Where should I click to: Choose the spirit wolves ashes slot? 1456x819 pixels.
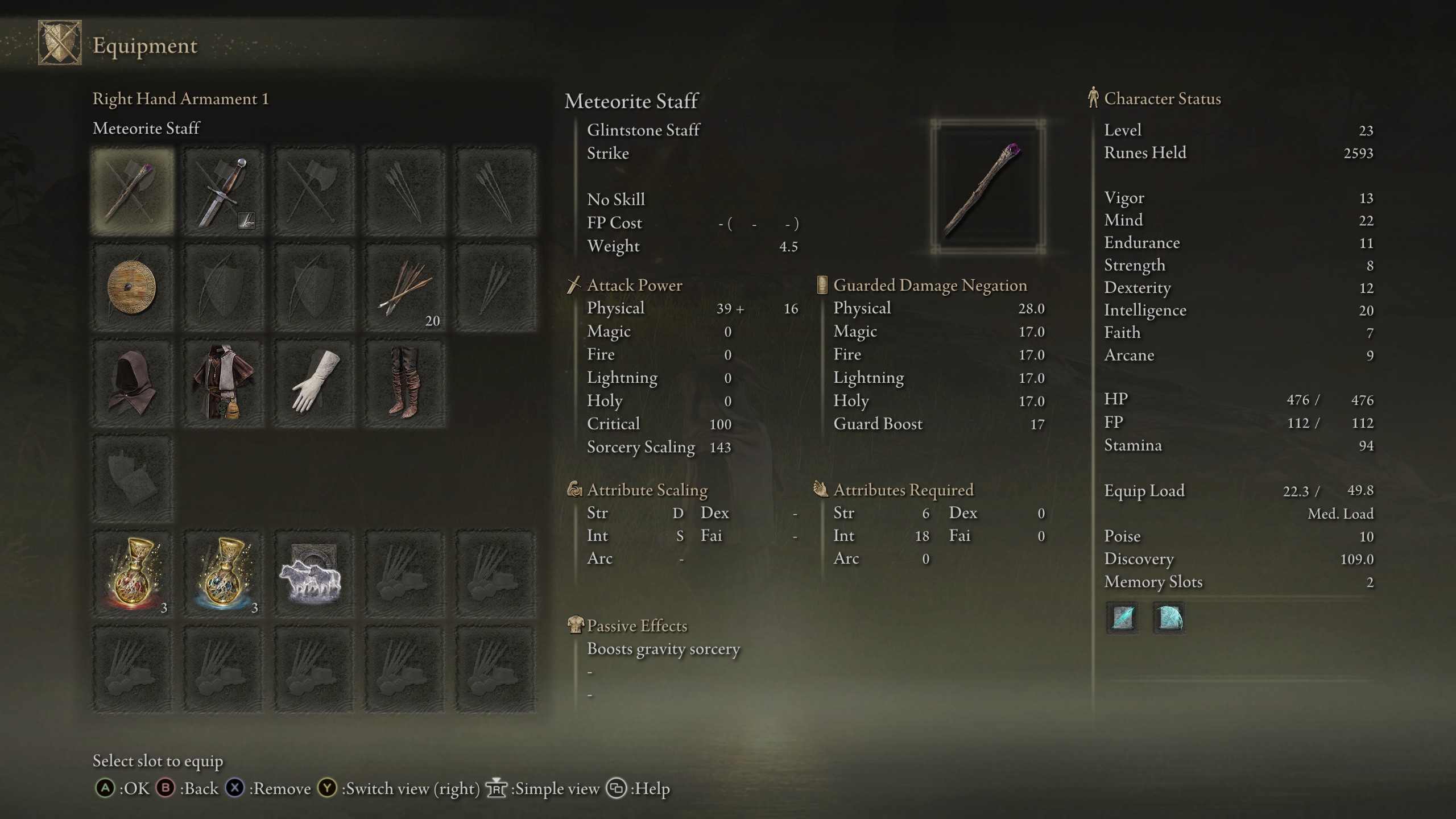pos(314,574)
